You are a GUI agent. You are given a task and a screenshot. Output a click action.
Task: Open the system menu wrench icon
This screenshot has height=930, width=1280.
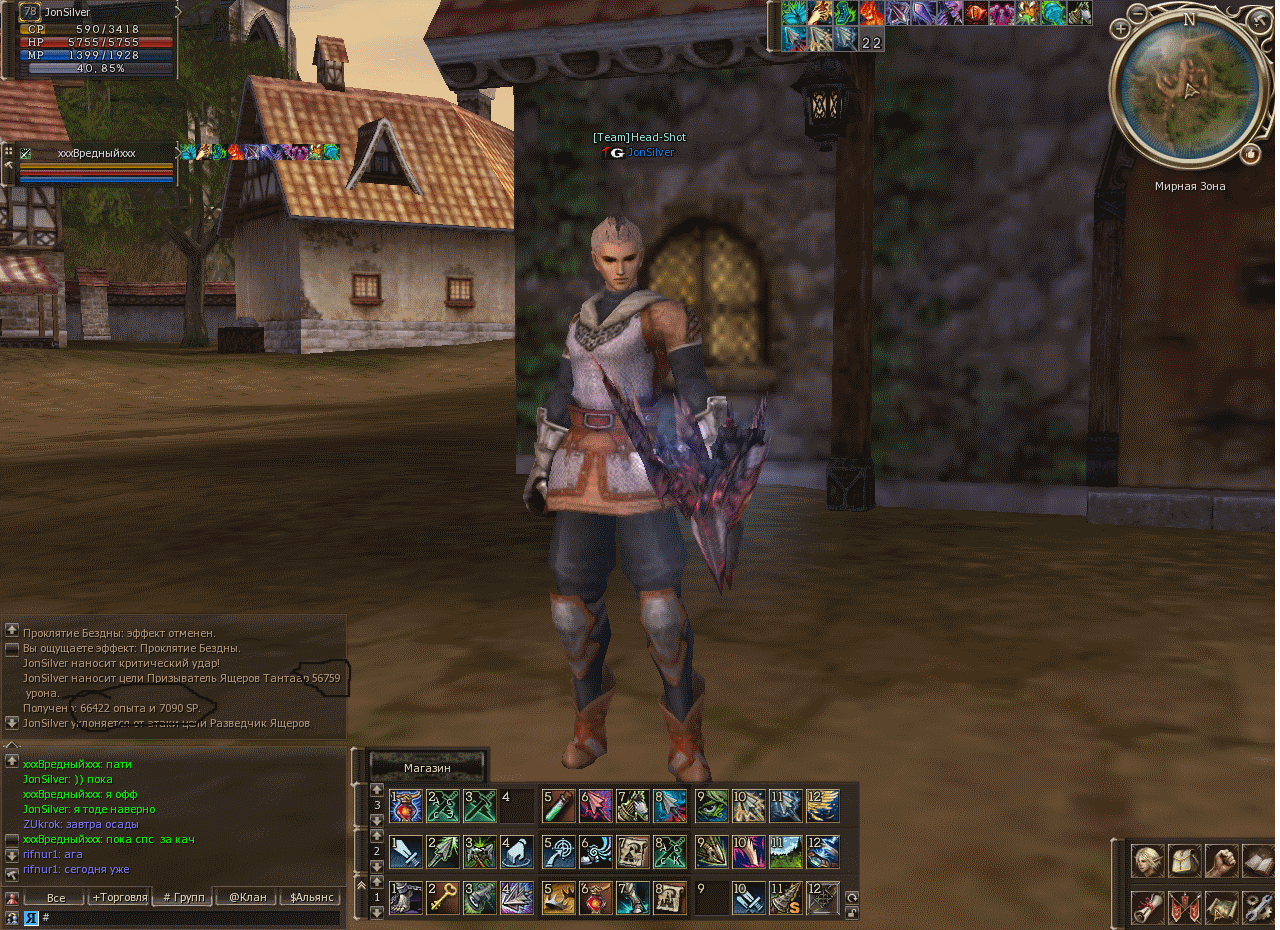(x=1258, y=907)
